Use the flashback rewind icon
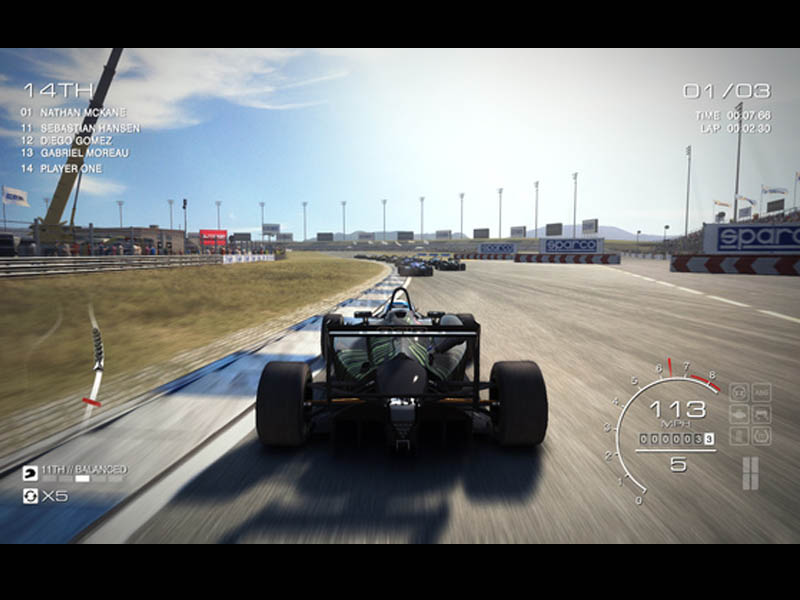The image size is (800, 600). point(30,496)
